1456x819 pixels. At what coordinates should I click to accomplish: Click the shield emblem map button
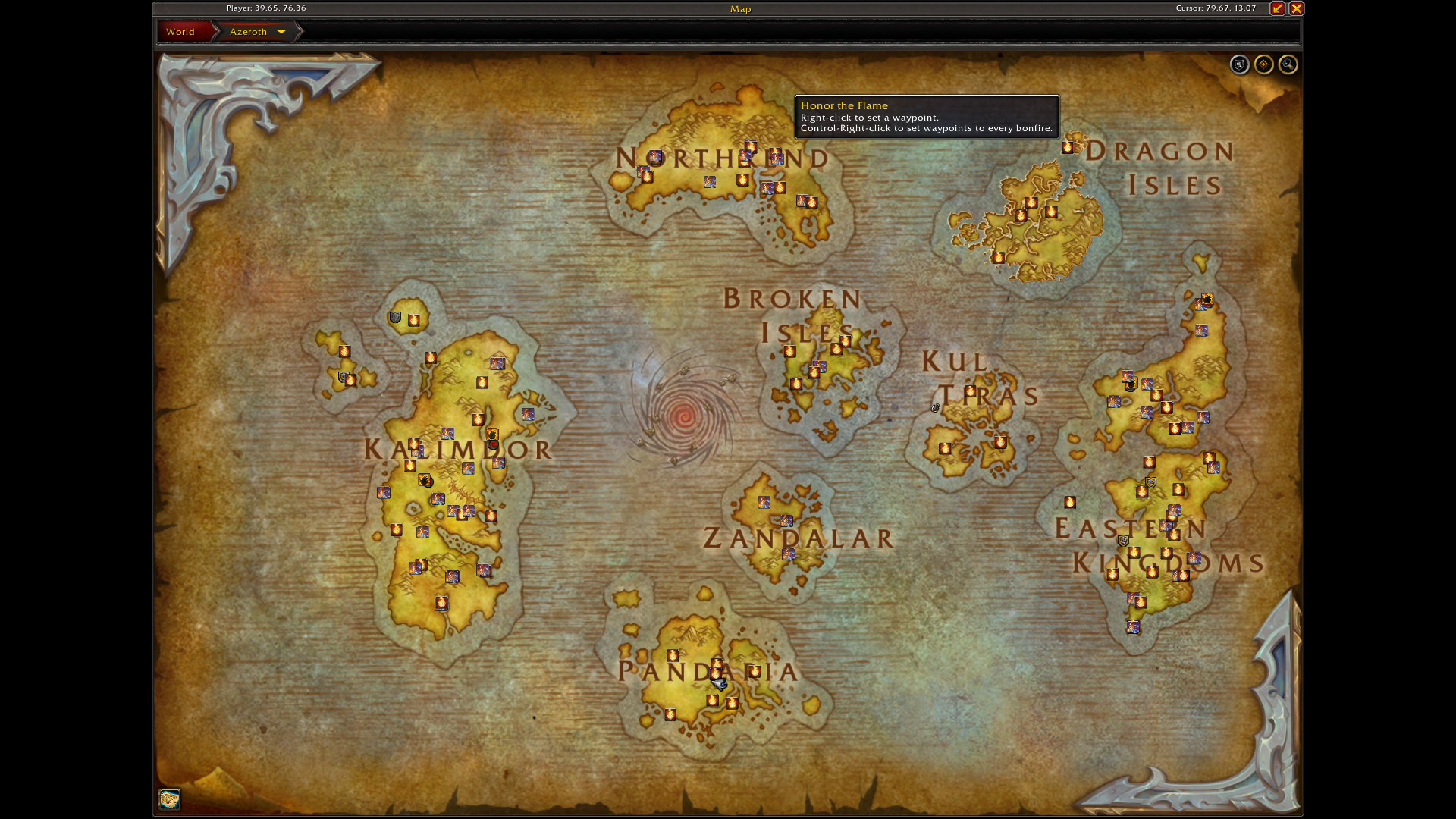pos(1239,65)
